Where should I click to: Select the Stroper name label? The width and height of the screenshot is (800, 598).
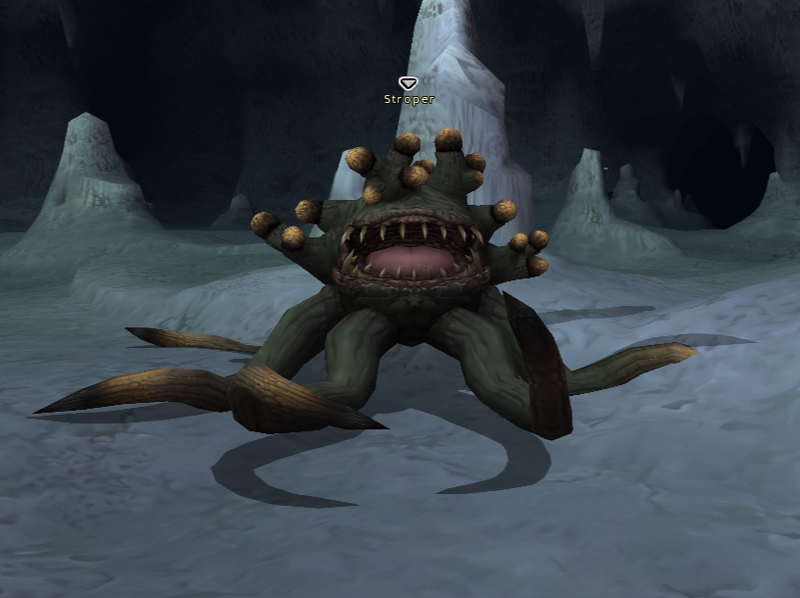click(x=409, y=99)
